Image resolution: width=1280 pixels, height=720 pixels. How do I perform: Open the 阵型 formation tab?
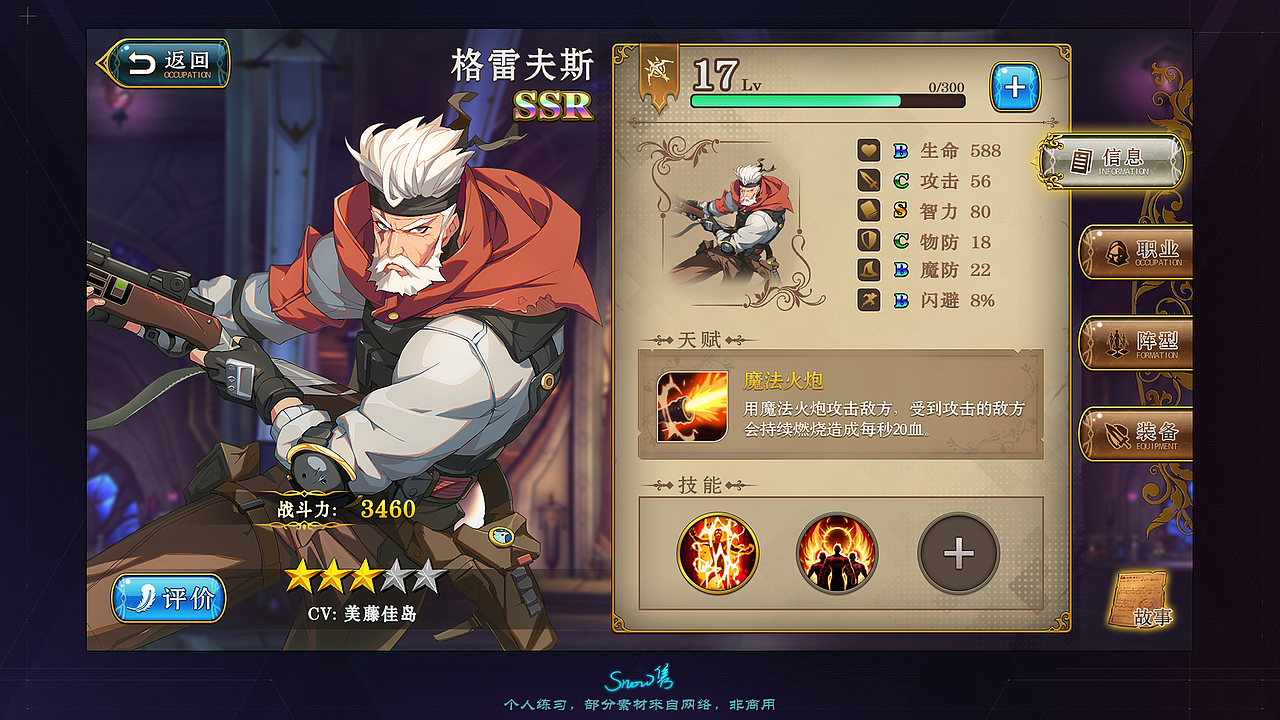pyautogui.click(x=1137, y=343)
